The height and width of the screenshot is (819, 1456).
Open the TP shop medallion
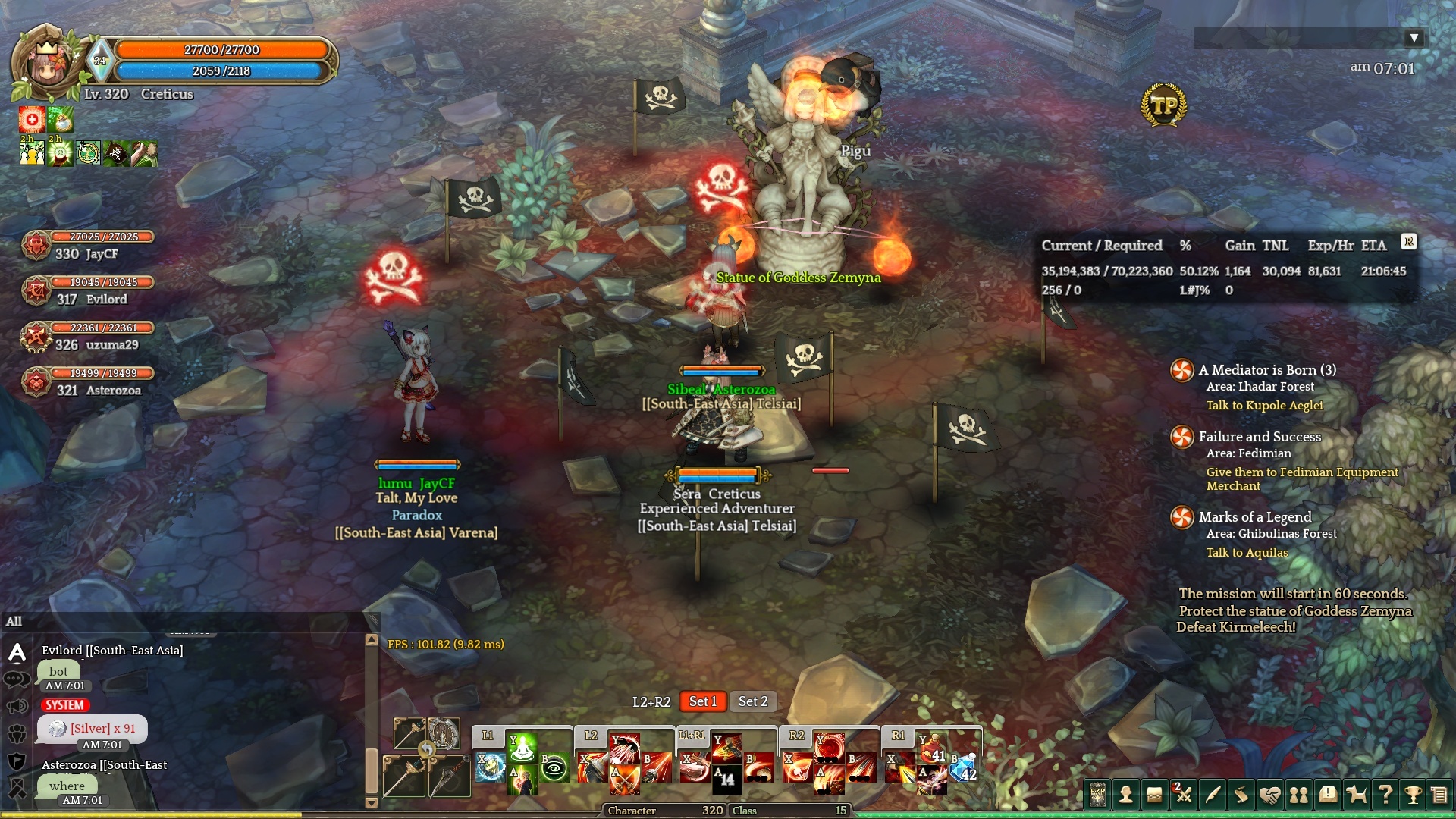[x=1163, y=105]
